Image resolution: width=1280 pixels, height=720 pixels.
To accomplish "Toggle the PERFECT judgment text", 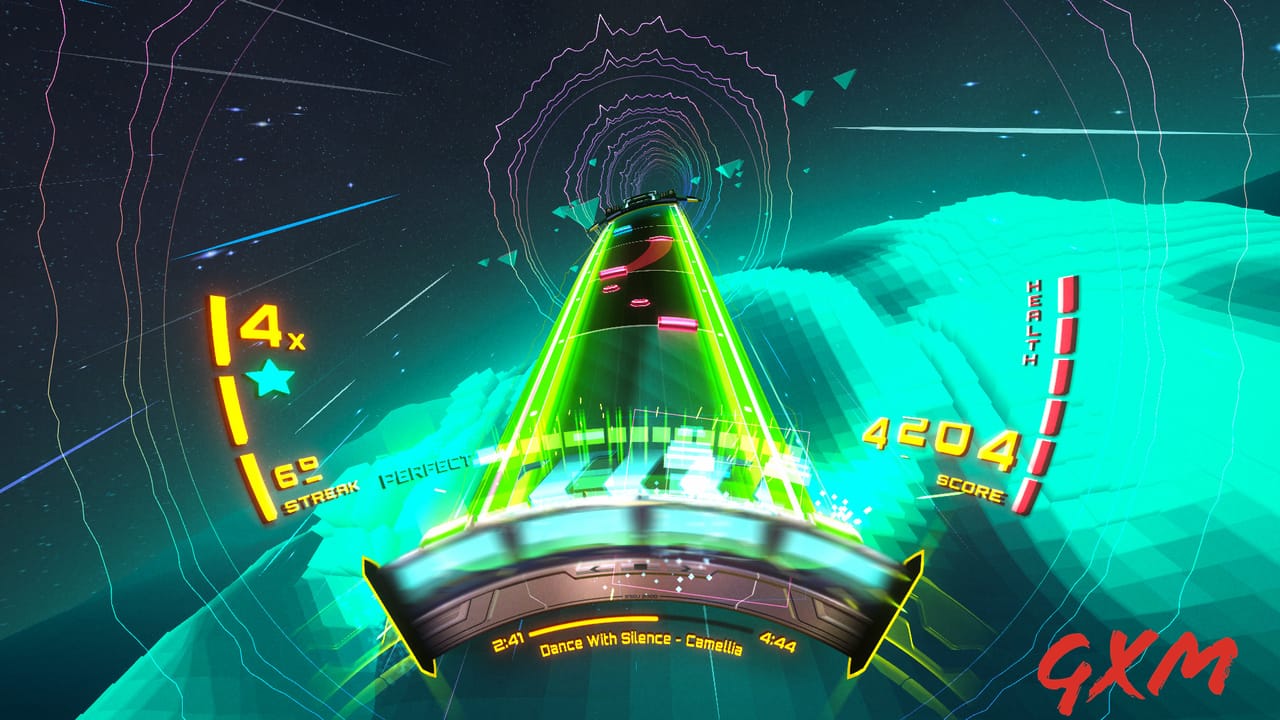I will click(424, 466).
